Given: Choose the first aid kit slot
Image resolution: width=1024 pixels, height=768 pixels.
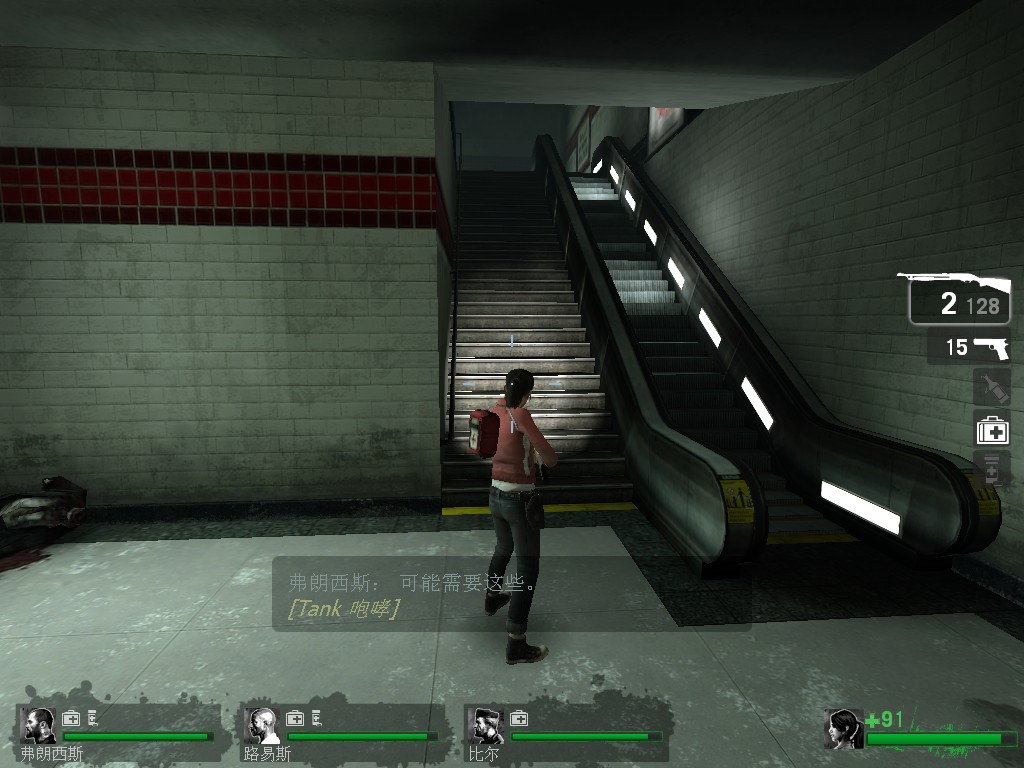Looking at the screenshot, I should pos(992,430).
